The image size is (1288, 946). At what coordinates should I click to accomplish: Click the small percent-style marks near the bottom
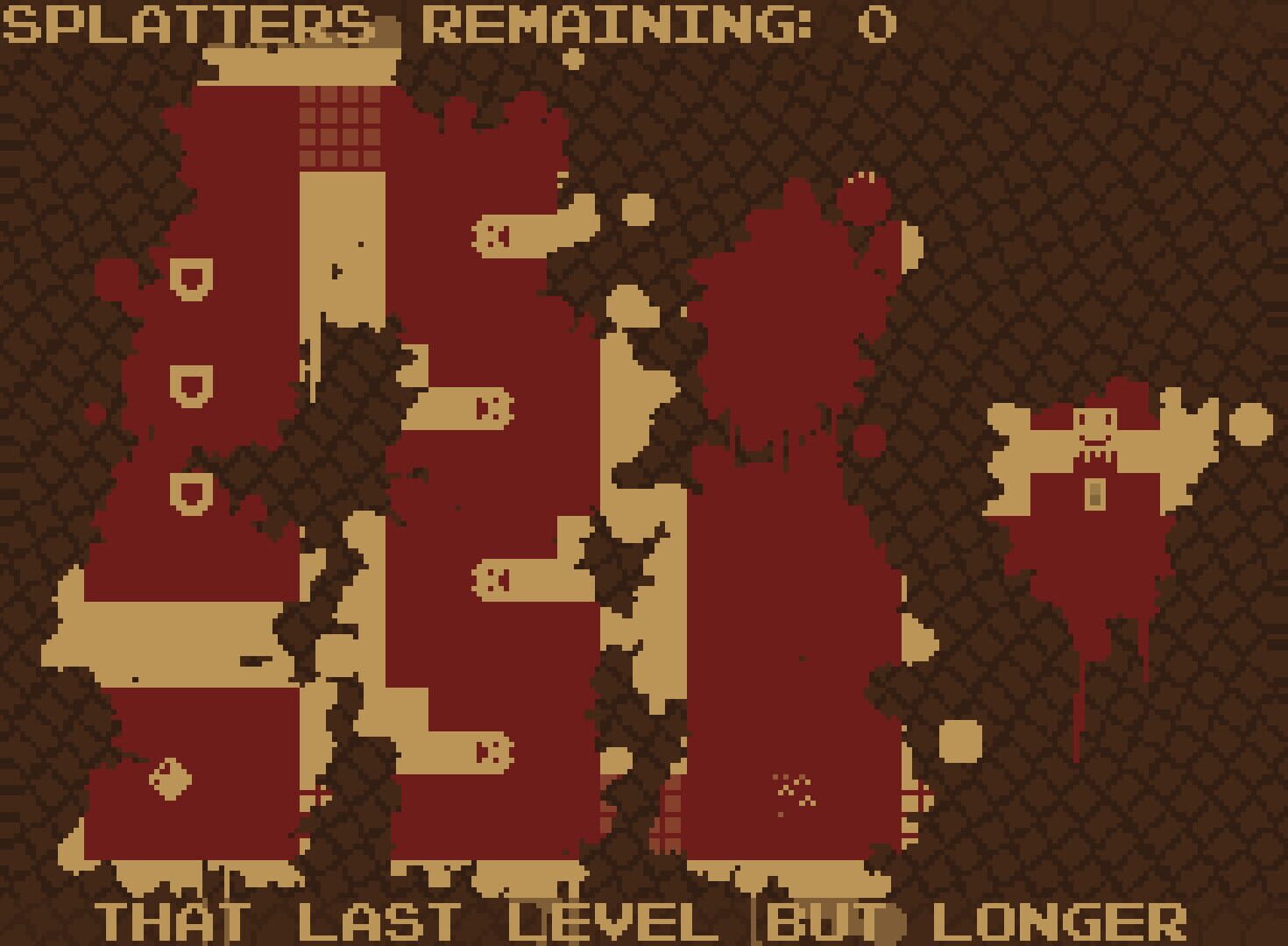[x=794, y=791]
